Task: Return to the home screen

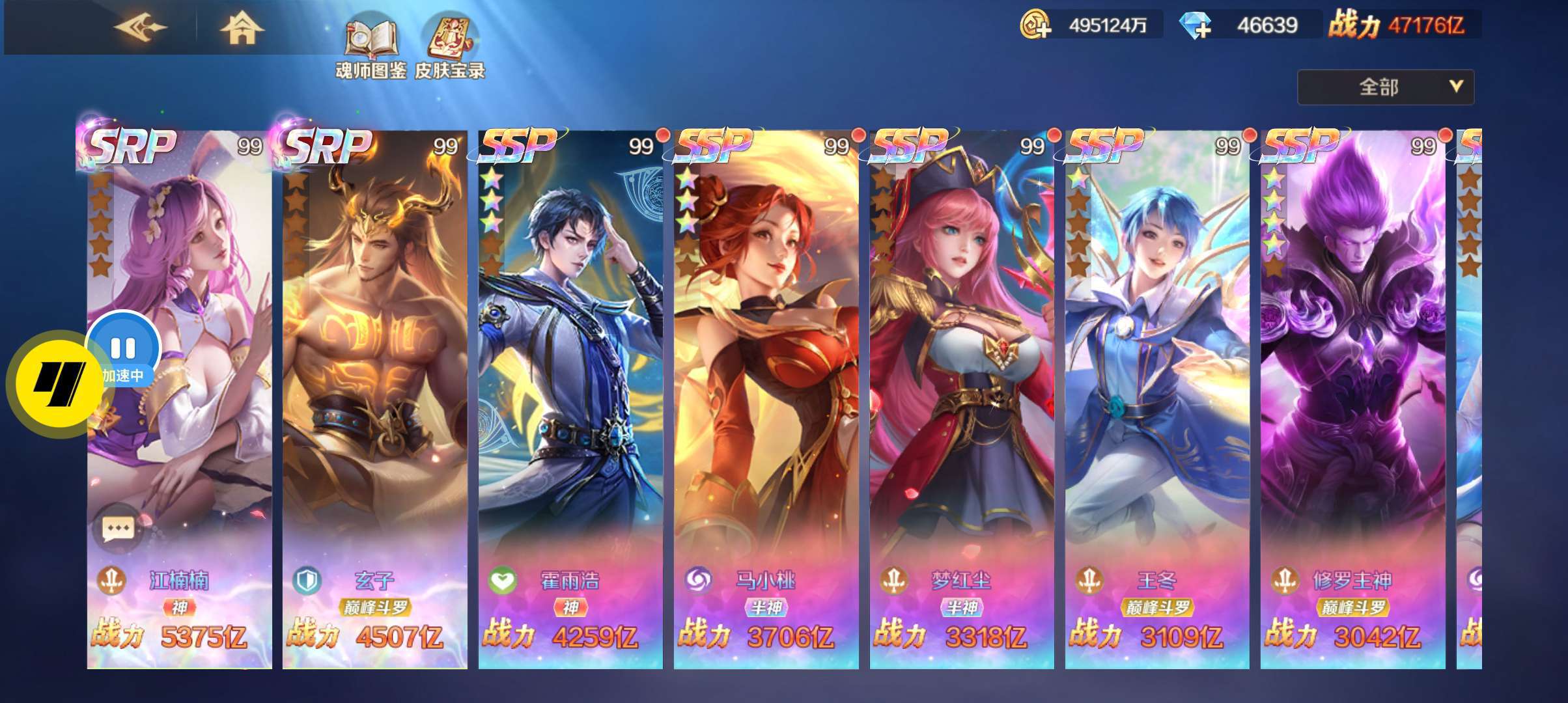Action: 241,29
